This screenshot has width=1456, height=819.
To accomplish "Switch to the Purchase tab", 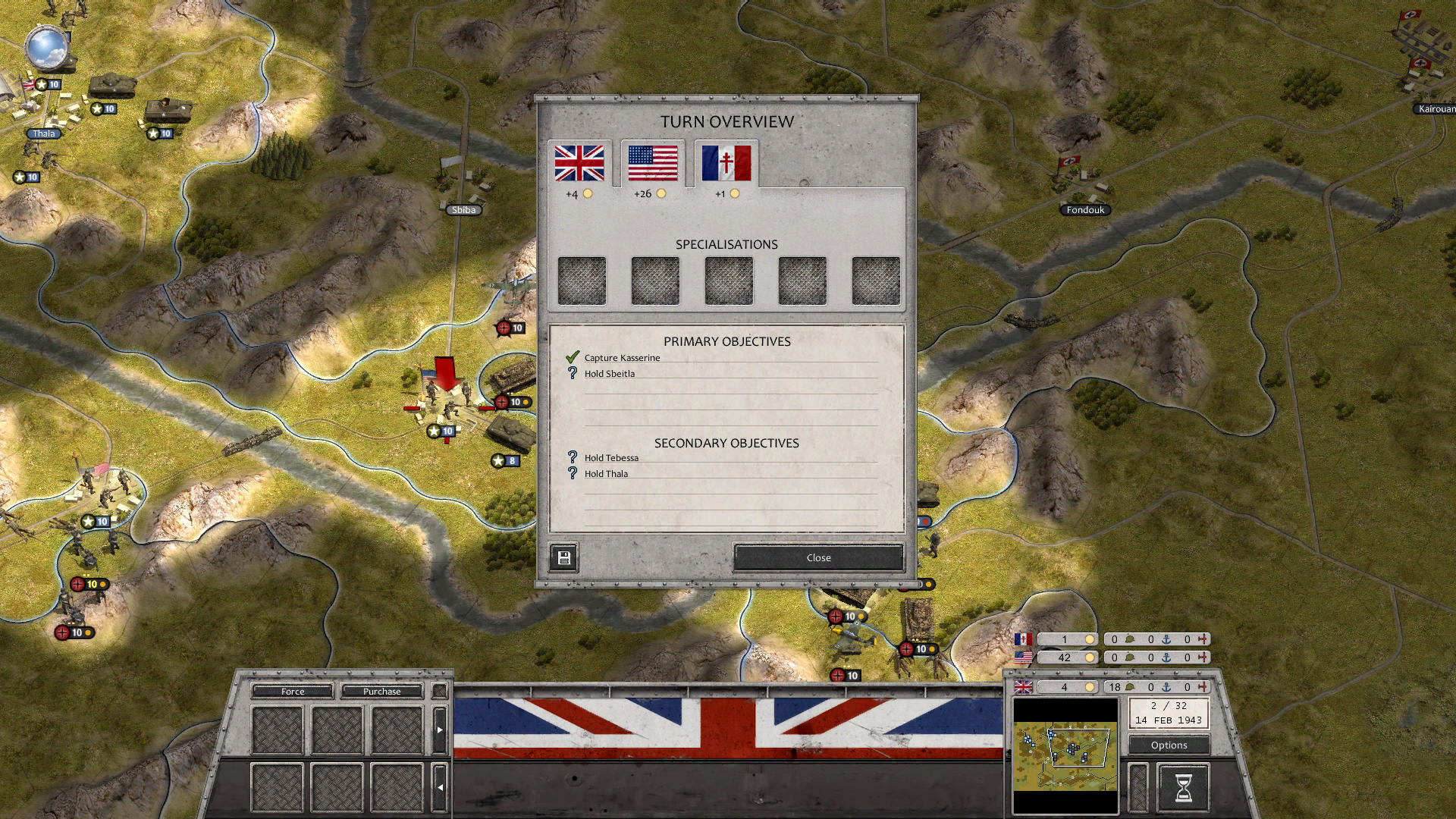I will click(381, 691).
